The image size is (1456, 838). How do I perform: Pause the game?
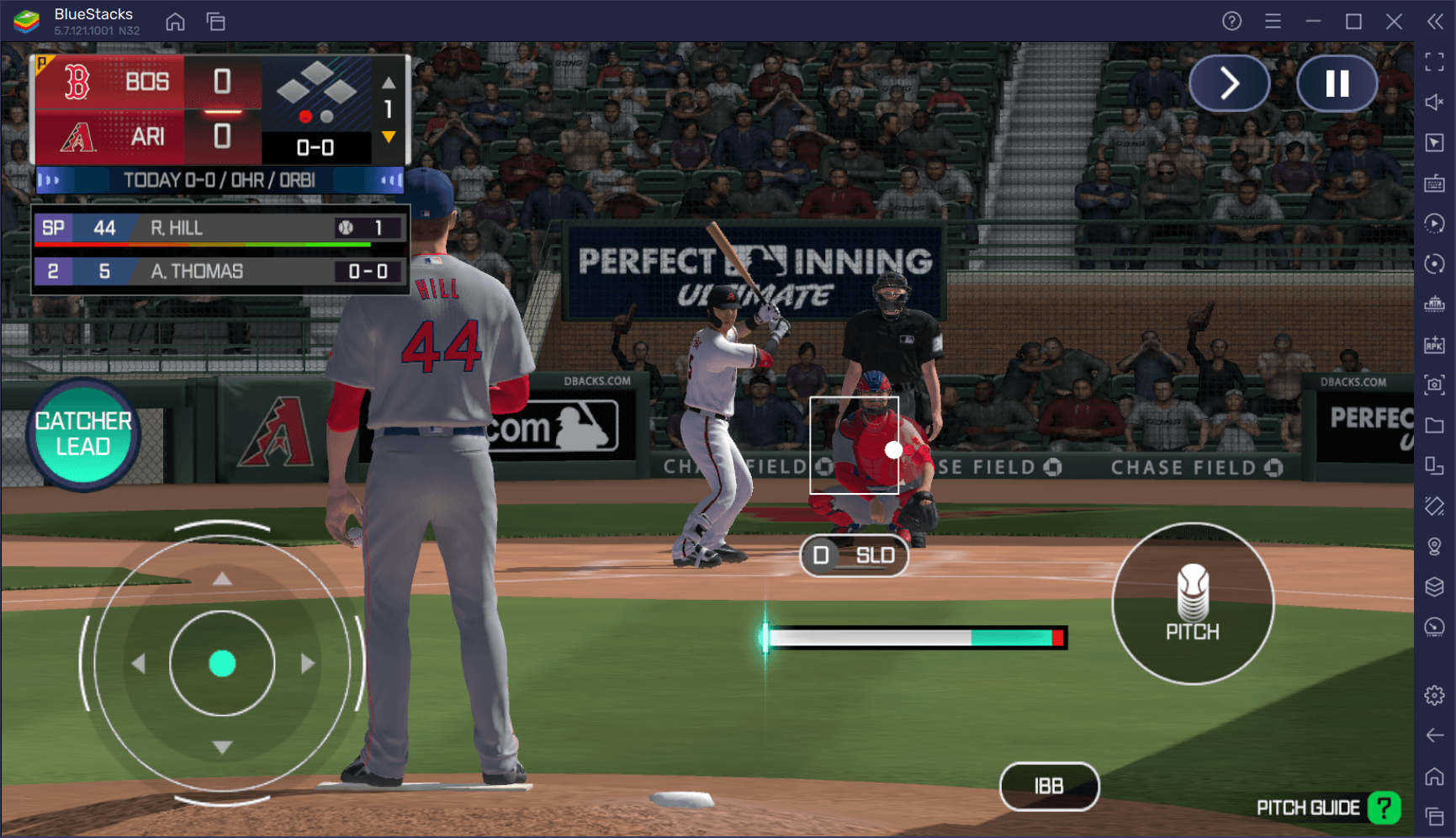(x=1337, y=83)
